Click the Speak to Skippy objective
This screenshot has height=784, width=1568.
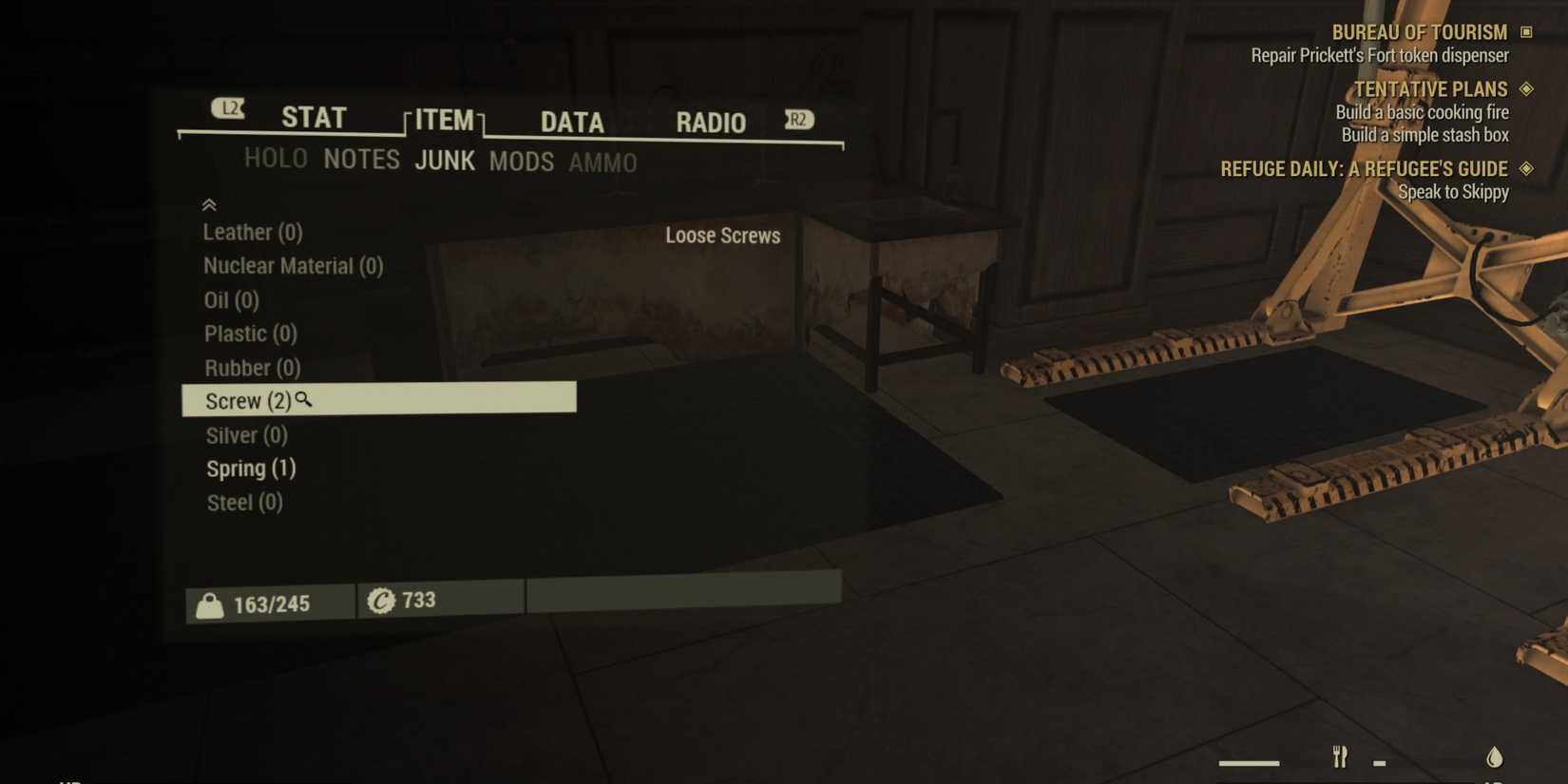1453,191
